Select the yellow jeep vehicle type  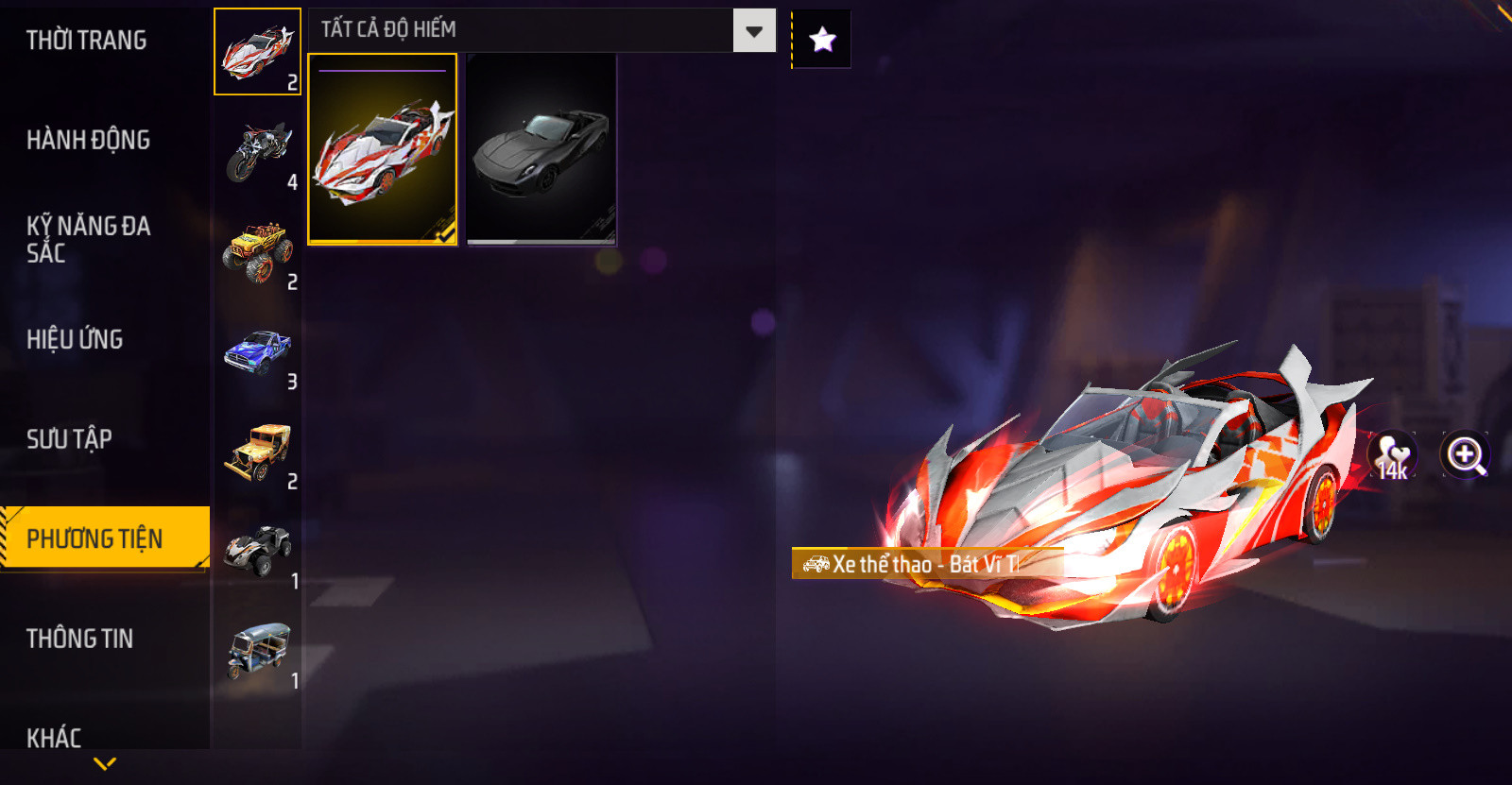coord(257,451)
